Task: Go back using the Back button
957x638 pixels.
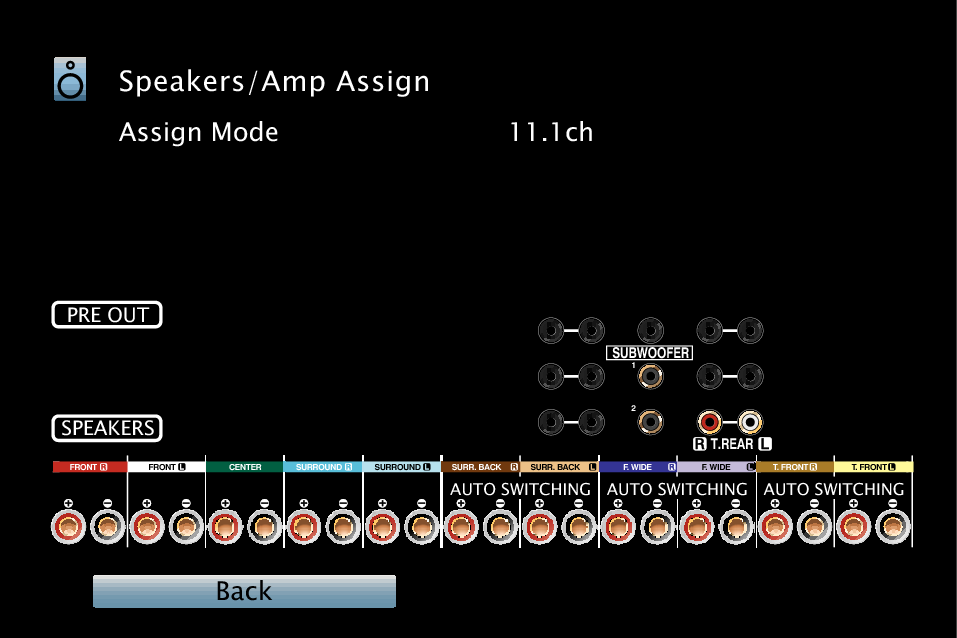Action: (x=244, y=591)
